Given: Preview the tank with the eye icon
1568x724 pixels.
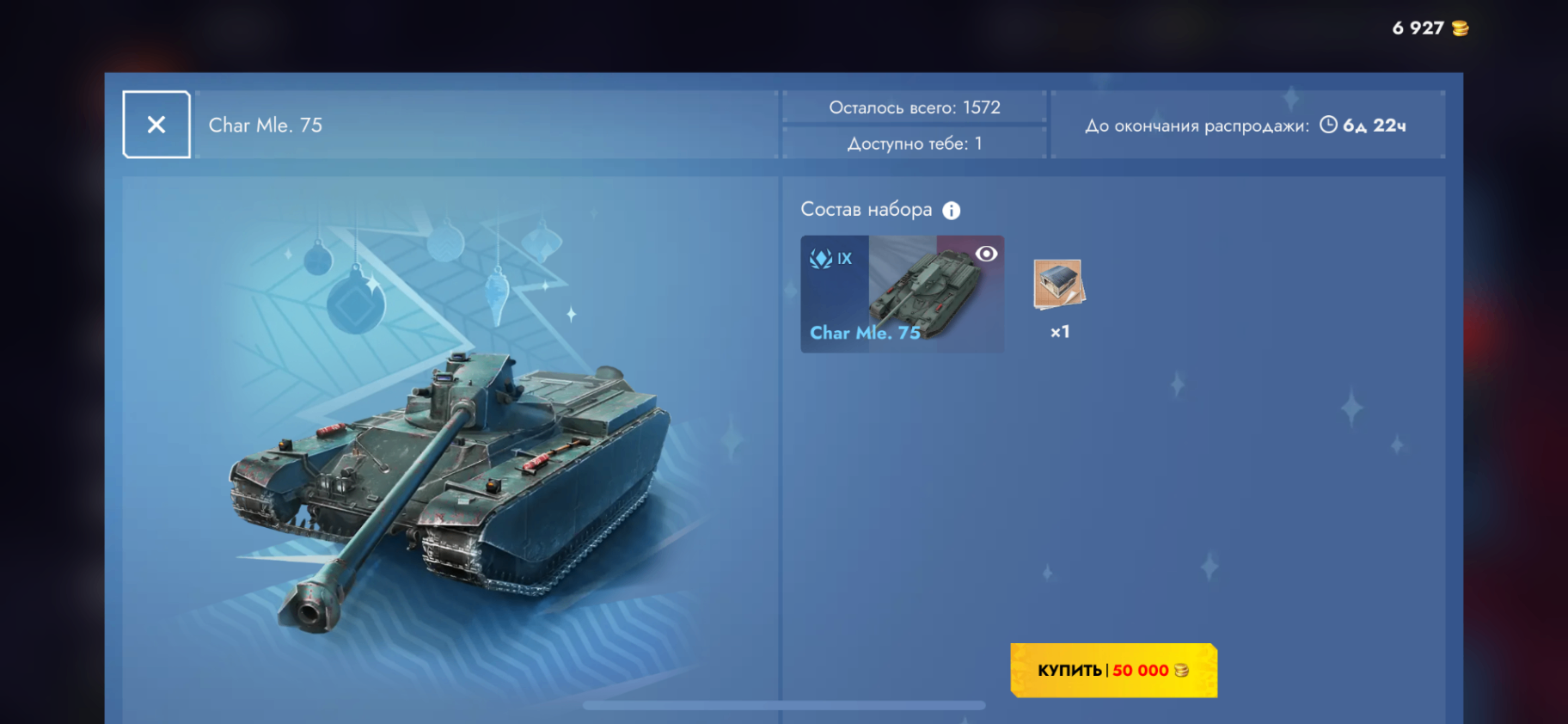Looking at the screenshot, I should 986,254.
